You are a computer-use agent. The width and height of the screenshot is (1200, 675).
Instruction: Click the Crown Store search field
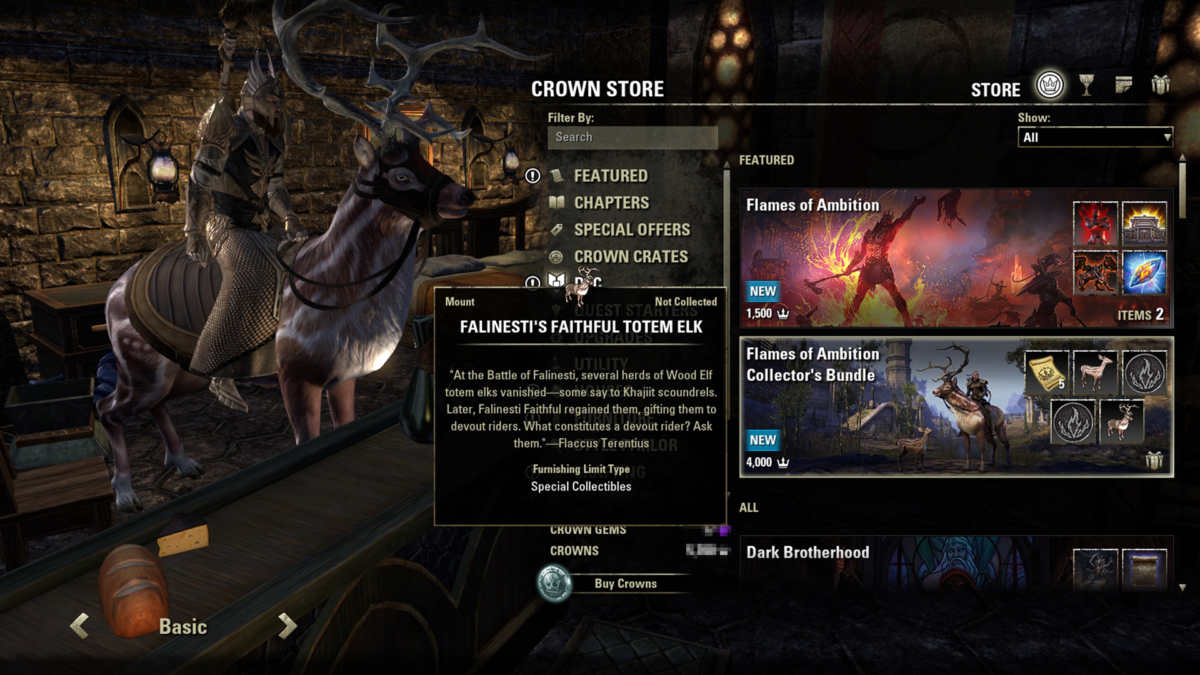[x=632, y=137]
